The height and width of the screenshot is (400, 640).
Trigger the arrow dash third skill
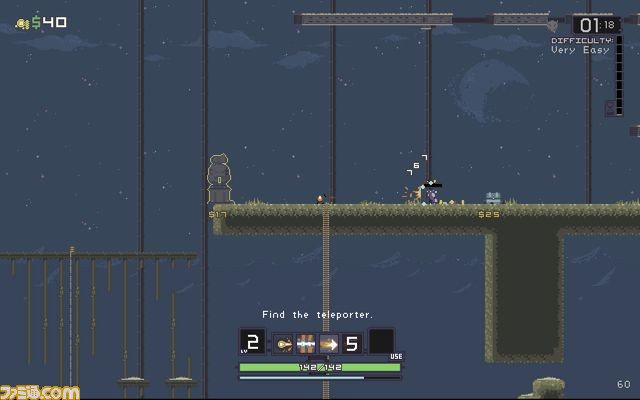tap(329, 344)
